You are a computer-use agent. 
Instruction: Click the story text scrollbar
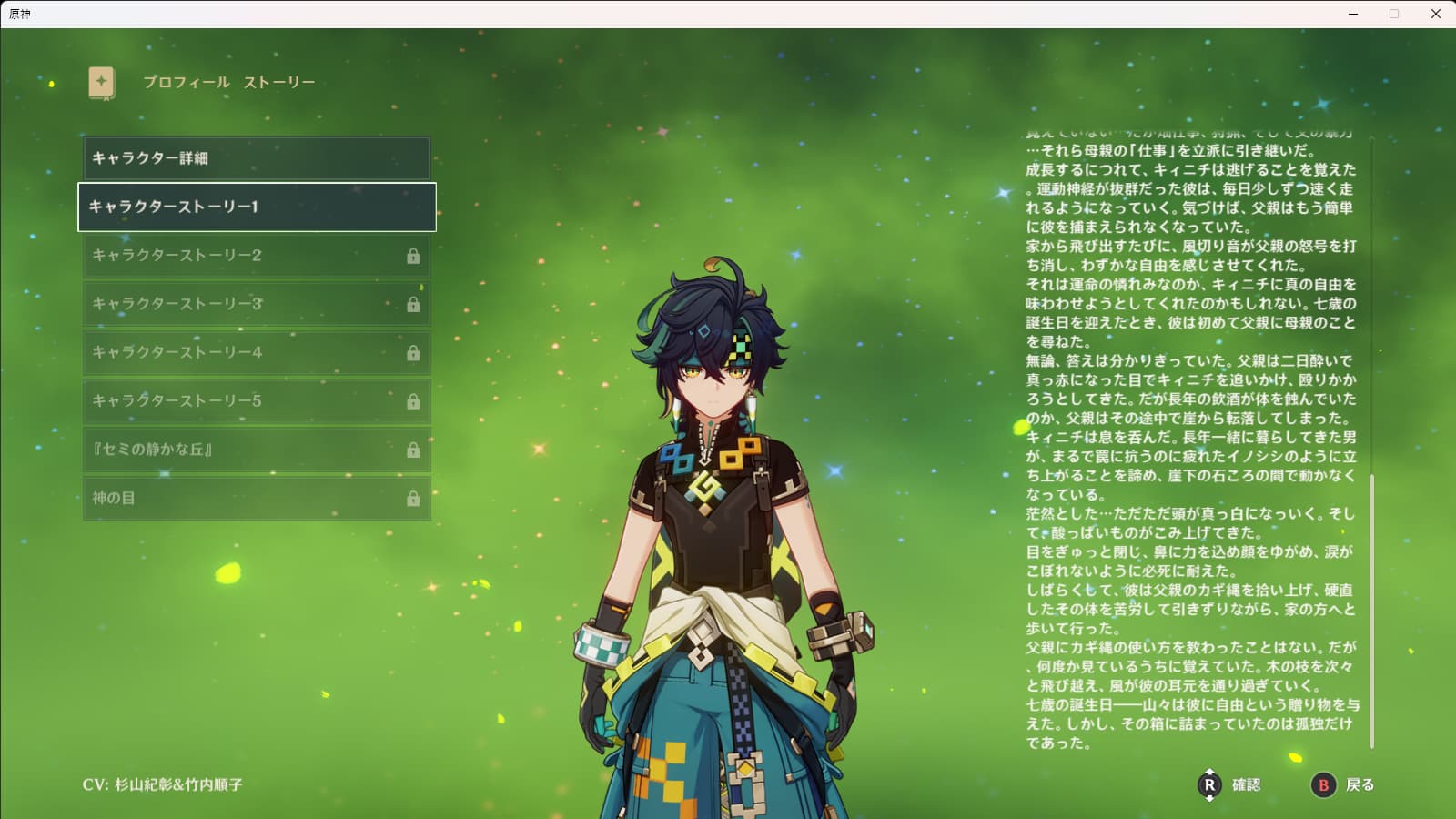(1371, 610)
